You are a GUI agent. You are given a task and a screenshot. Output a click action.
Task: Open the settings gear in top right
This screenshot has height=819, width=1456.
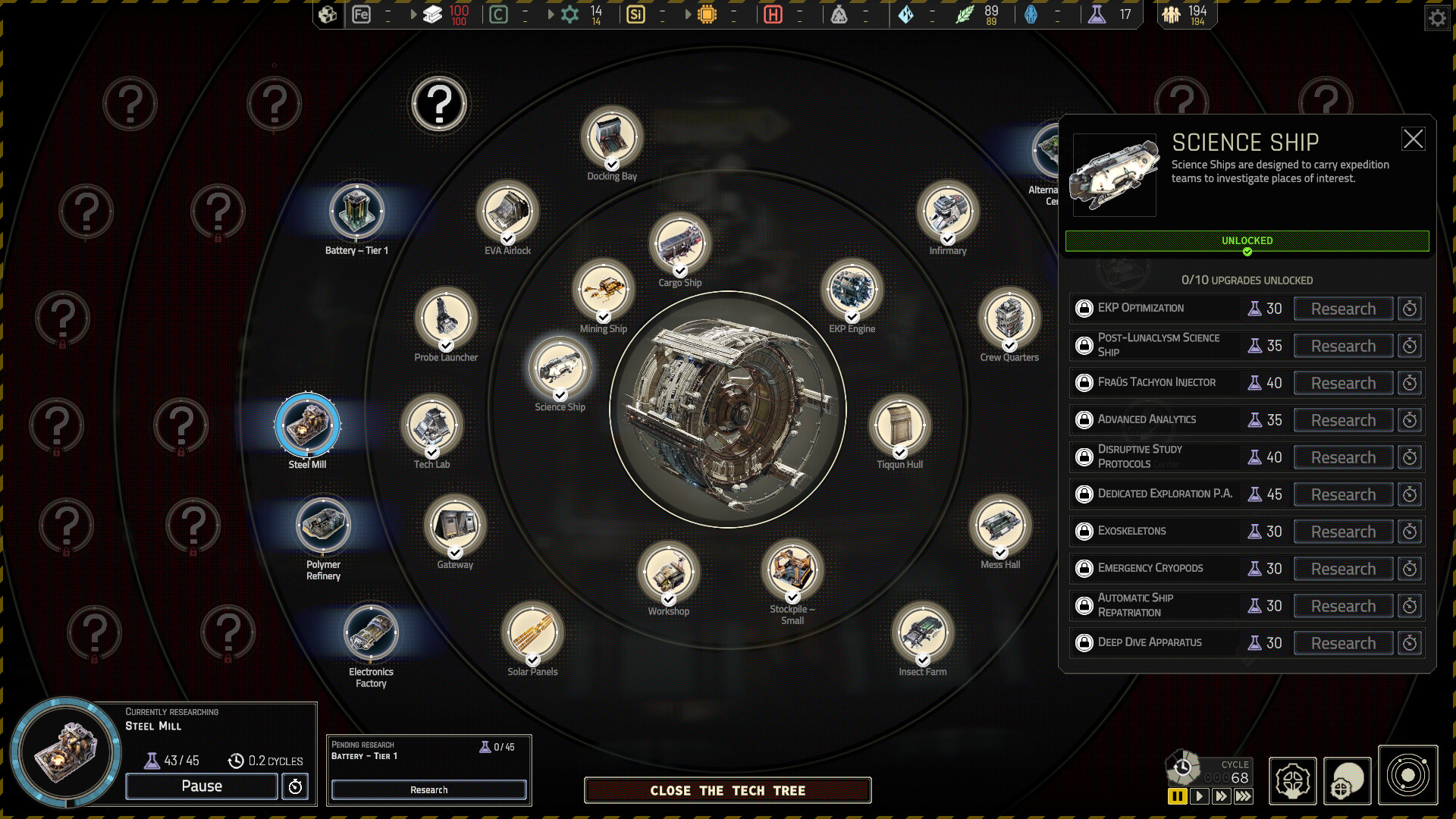(x=1437, y=17)
